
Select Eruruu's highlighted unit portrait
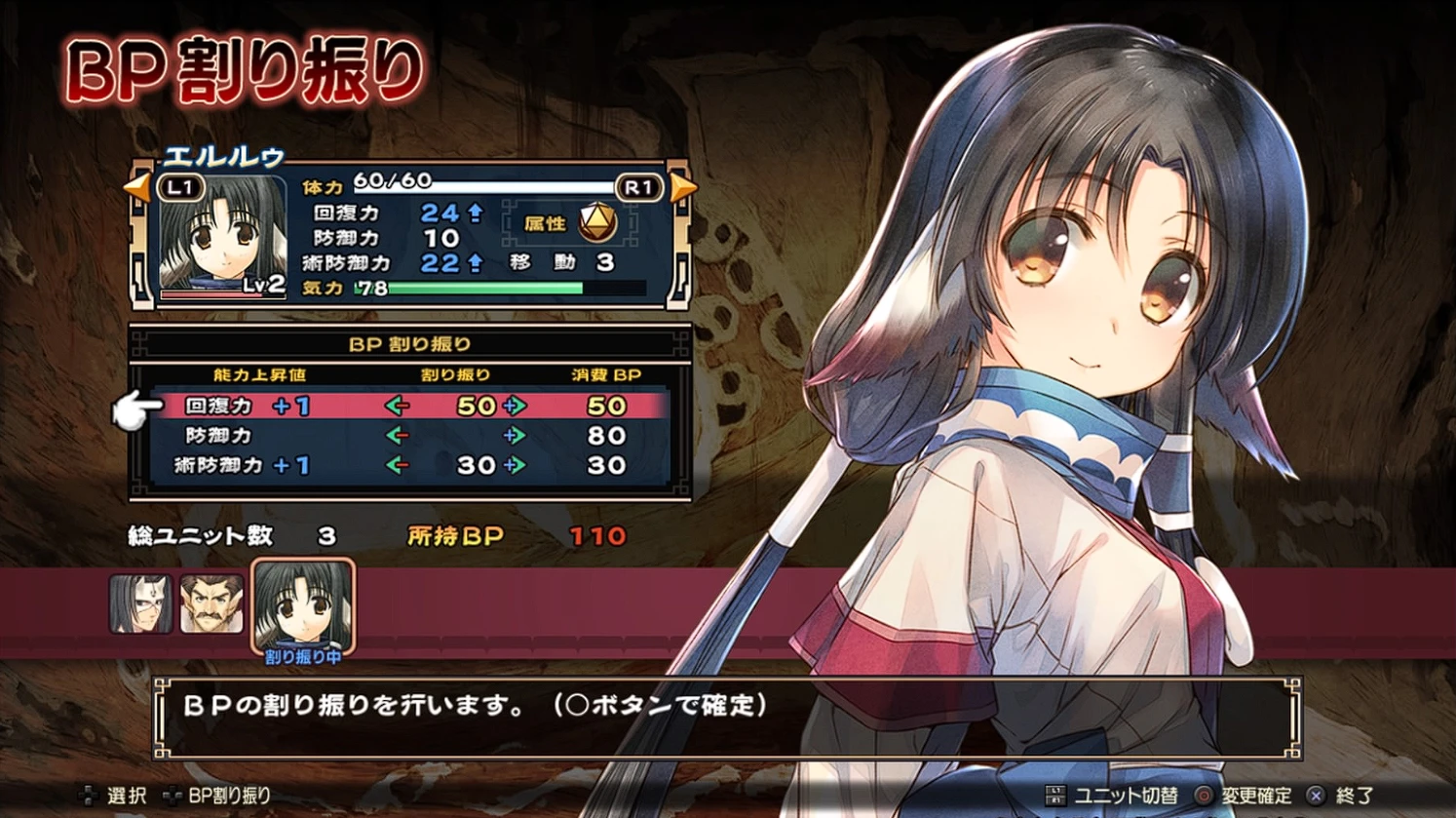tap(303, 605)
